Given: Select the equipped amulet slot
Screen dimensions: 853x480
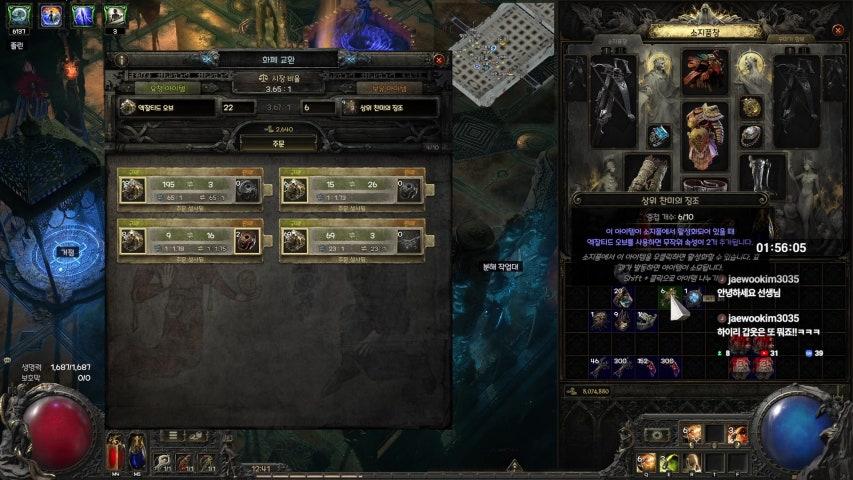Looking at the screenshot, I should (x=751, y=107).
